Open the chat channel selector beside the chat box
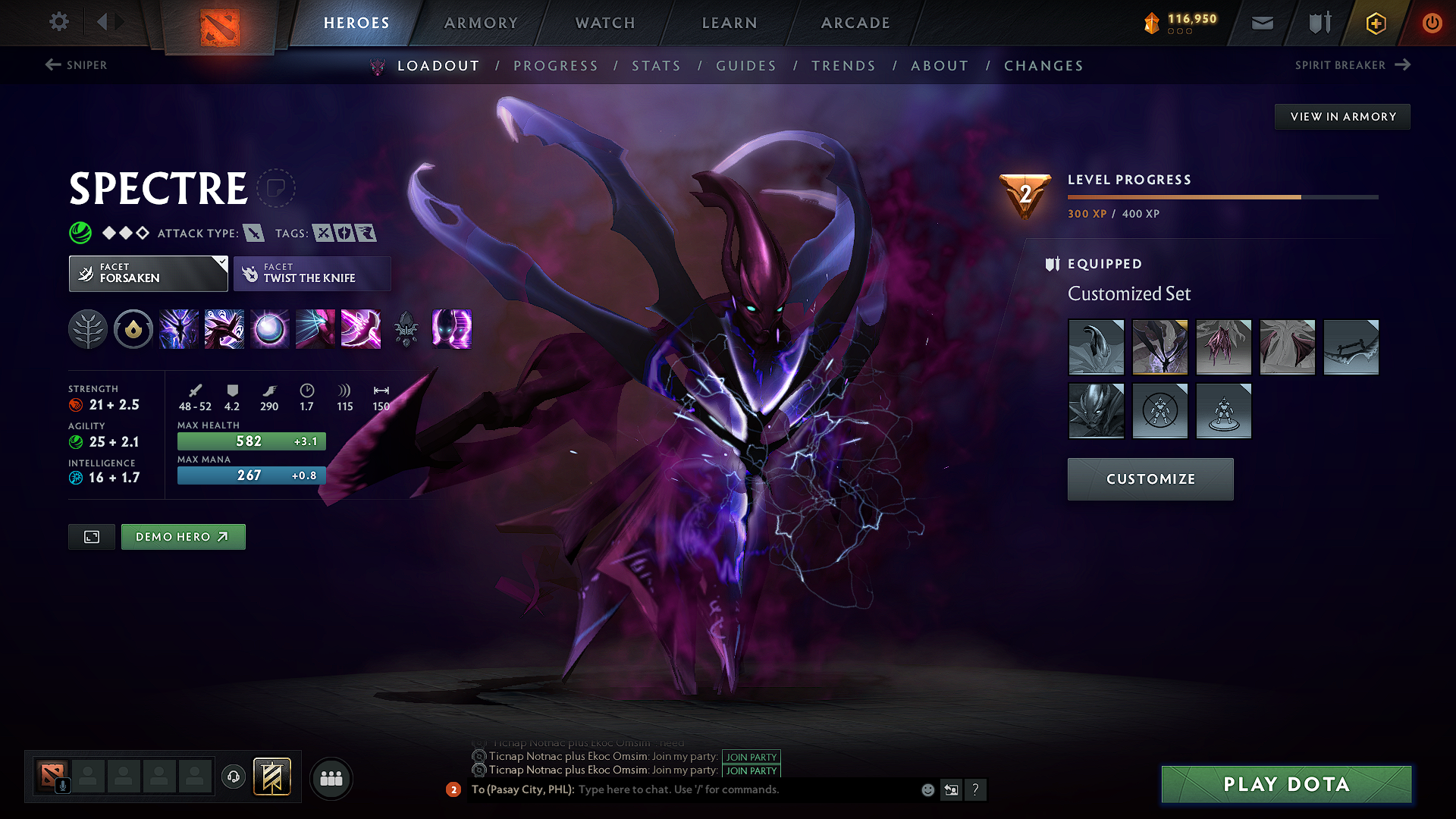 952,789
